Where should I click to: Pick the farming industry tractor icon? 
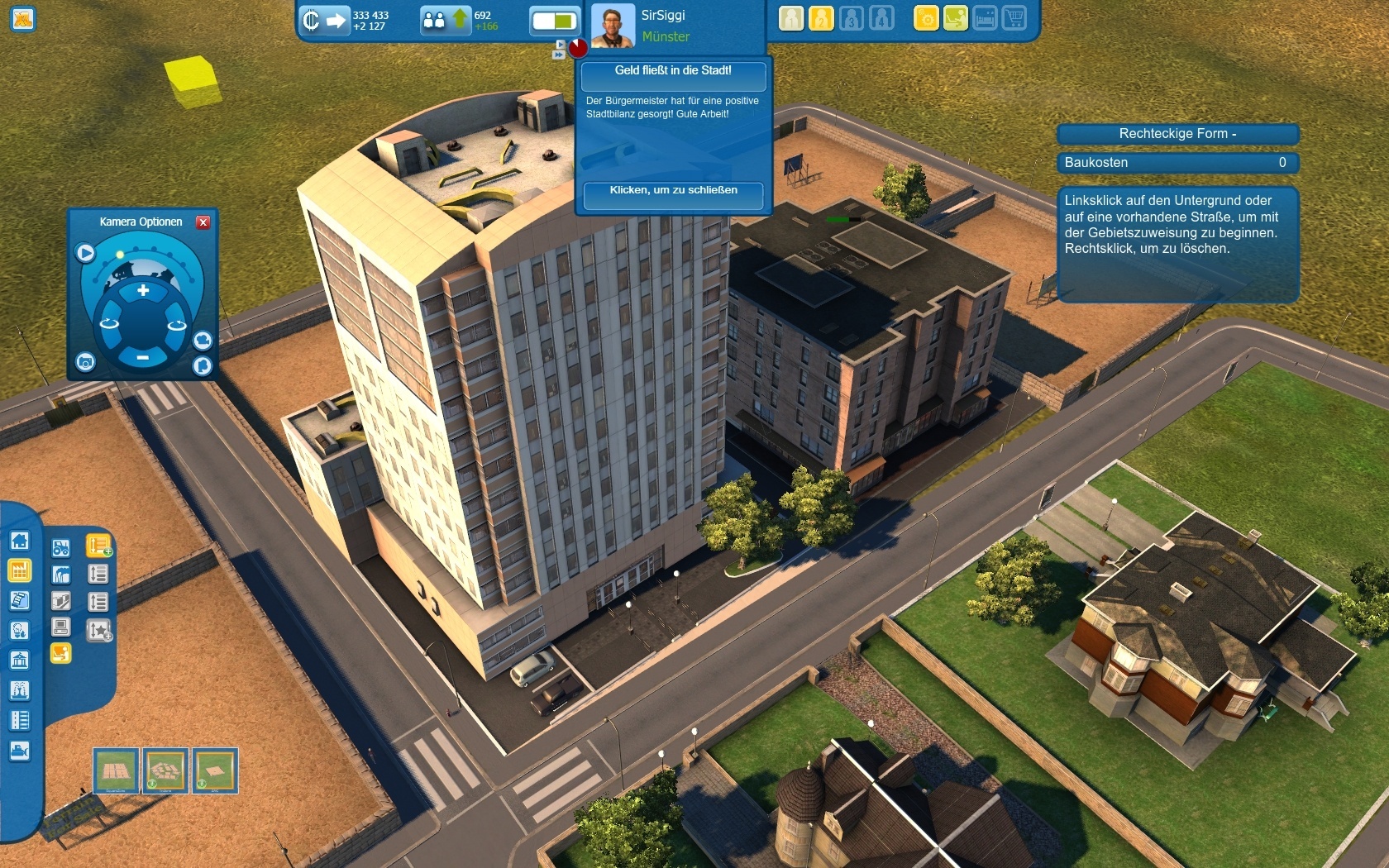[x=61, y=548]
